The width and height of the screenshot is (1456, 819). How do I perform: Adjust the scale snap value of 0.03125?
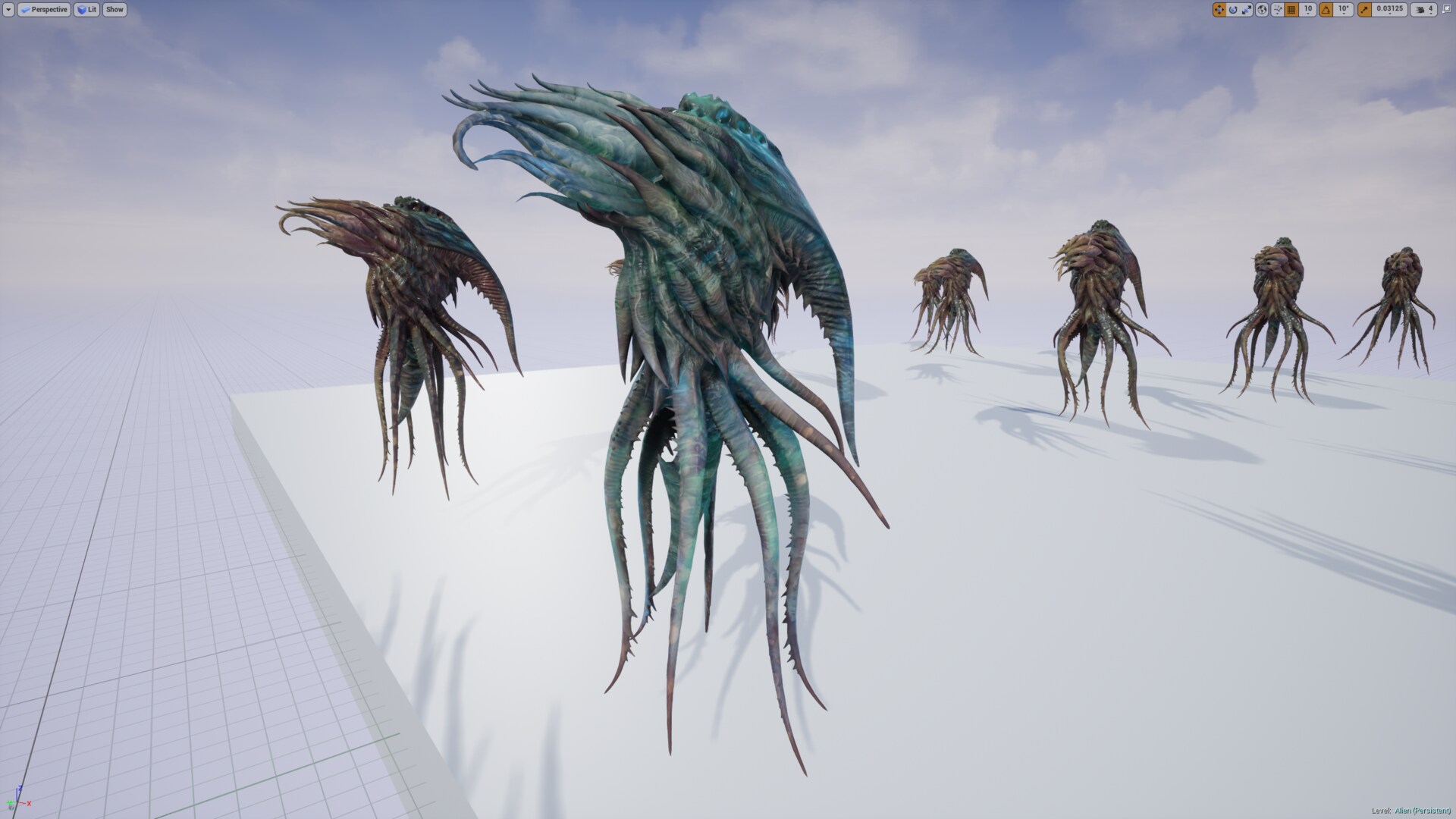pyautogui.click(x=1389, y=9)
